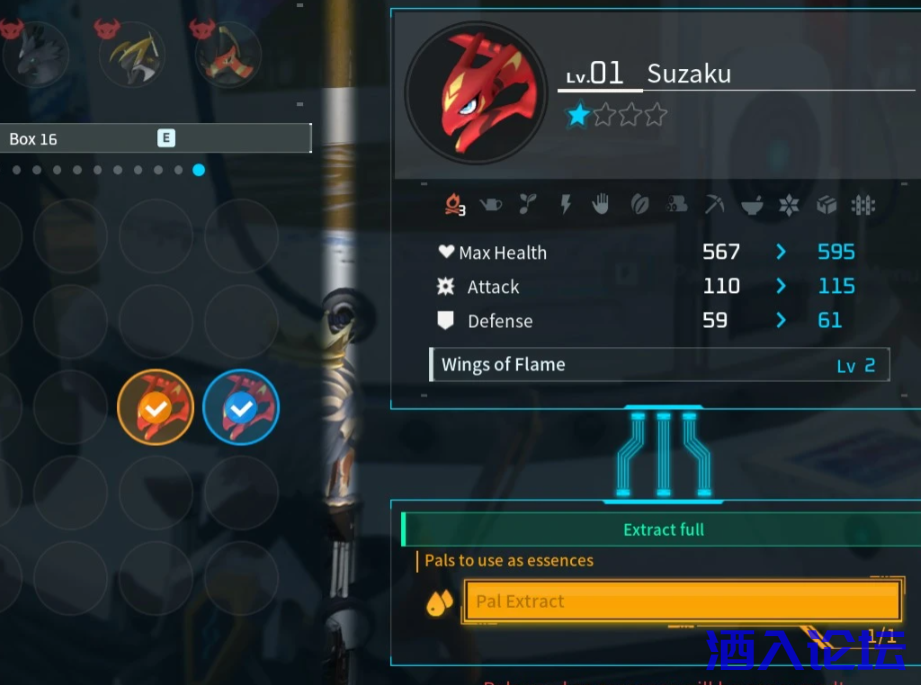Screen dimensions: 921x685
Task: Select the orange party pal at top
Action: click(228, 54)
